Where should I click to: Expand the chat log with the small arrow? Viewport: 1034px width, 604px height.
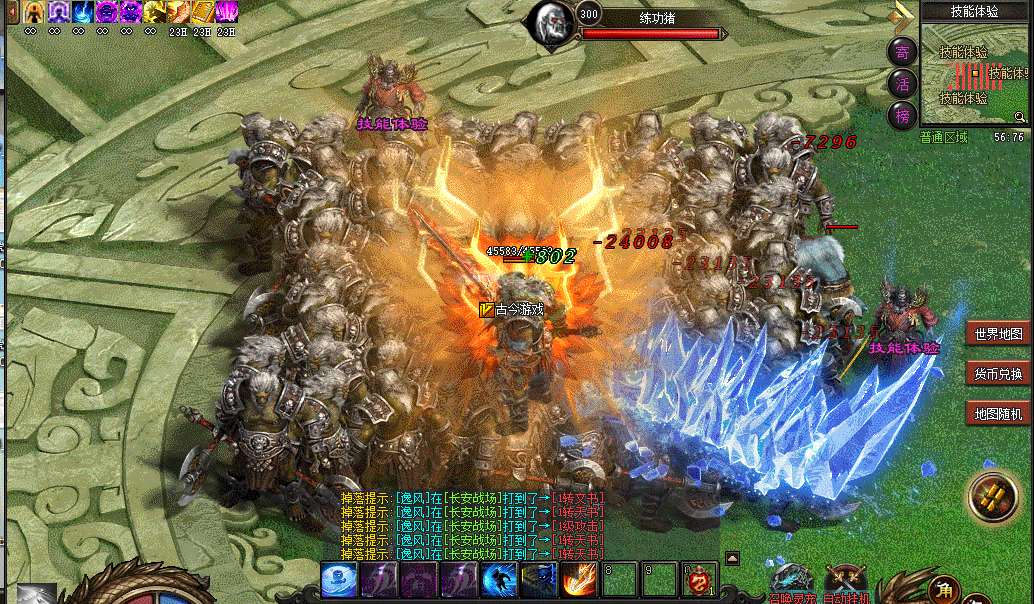tap(732, 558)
